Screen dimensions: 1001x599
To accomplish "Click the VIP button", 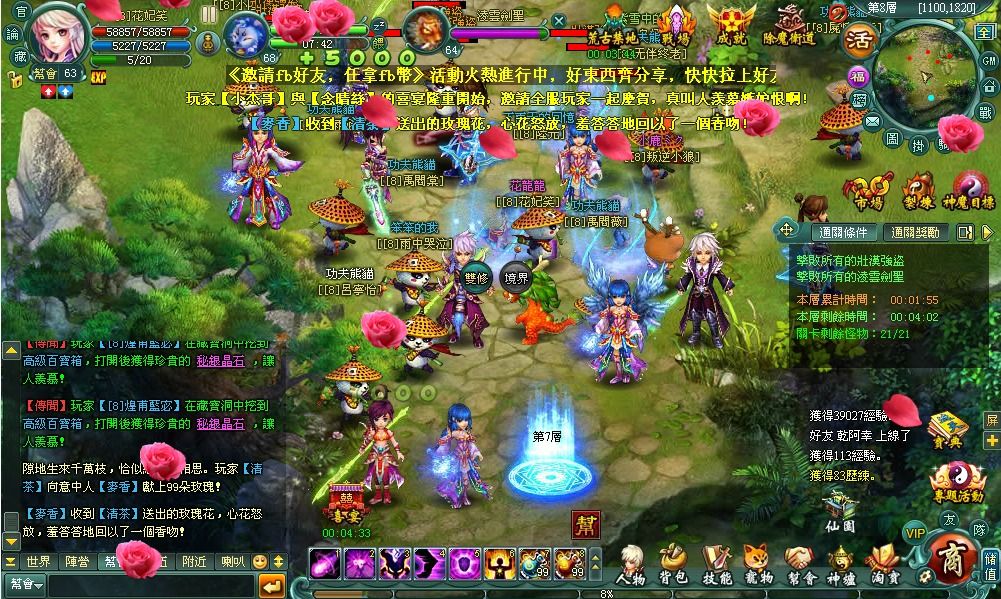I will [x=914, y=531].
